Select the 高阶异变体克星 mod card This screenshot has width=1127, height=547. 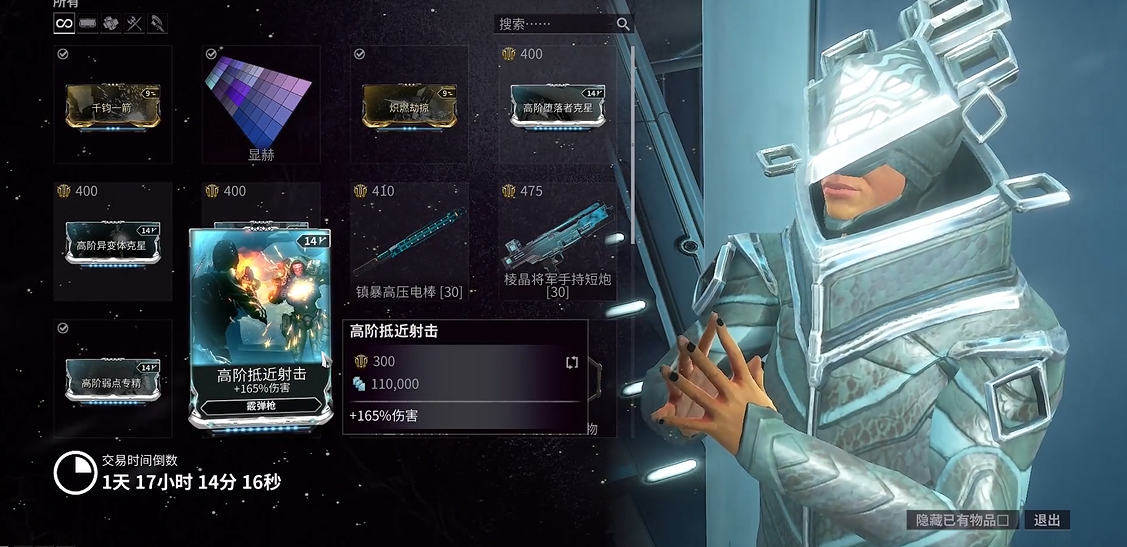[x=112, y=243]
